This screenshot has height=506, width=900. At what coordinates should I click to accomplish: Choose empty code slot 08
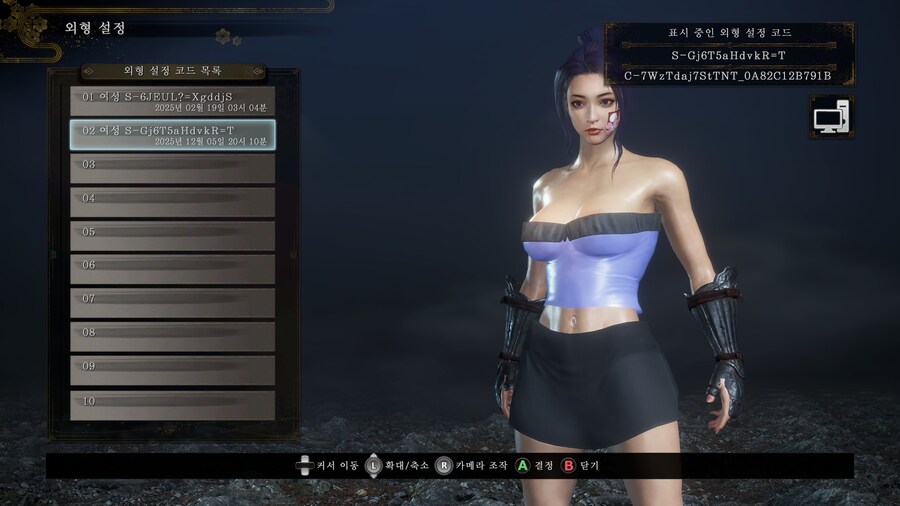[x=172, y=337]
